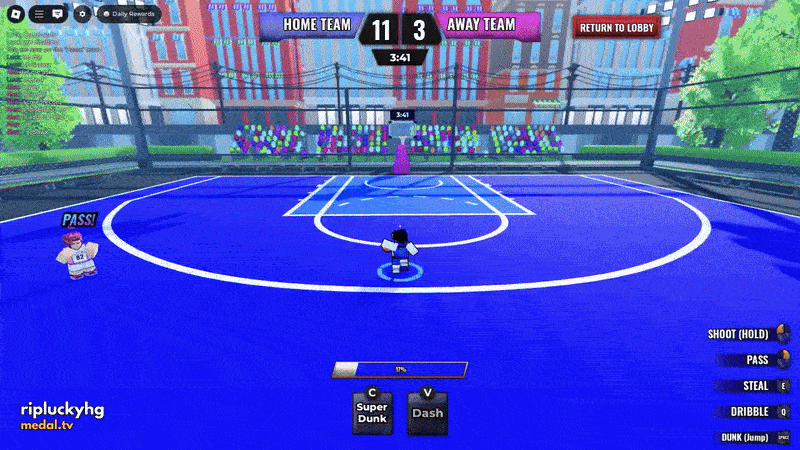This screenshot has width=800, height=450.
Task: Open the Roblox main menu
Action: tap(15, 14)
